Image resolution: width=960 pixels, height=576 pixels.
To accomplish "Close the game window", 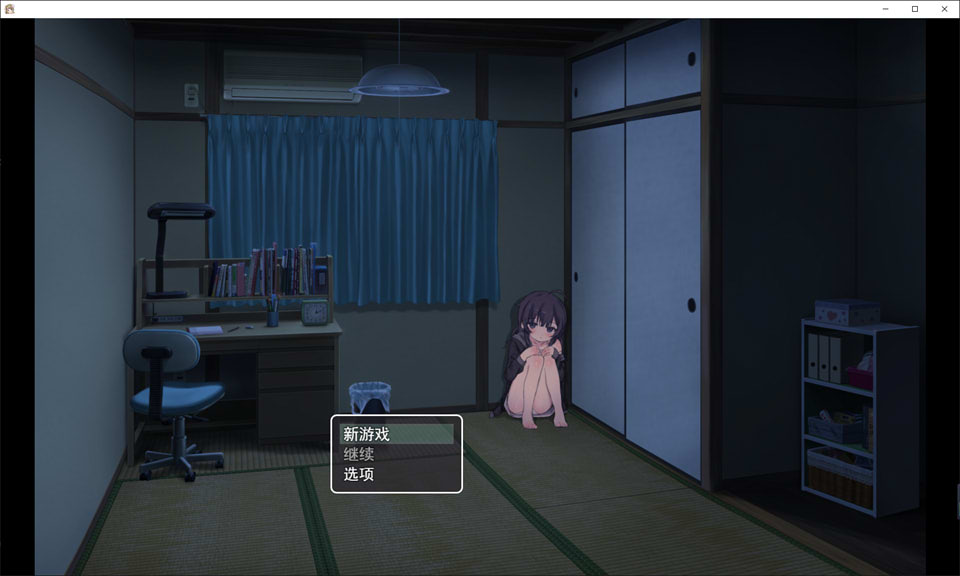I will (x=944, y=9).
